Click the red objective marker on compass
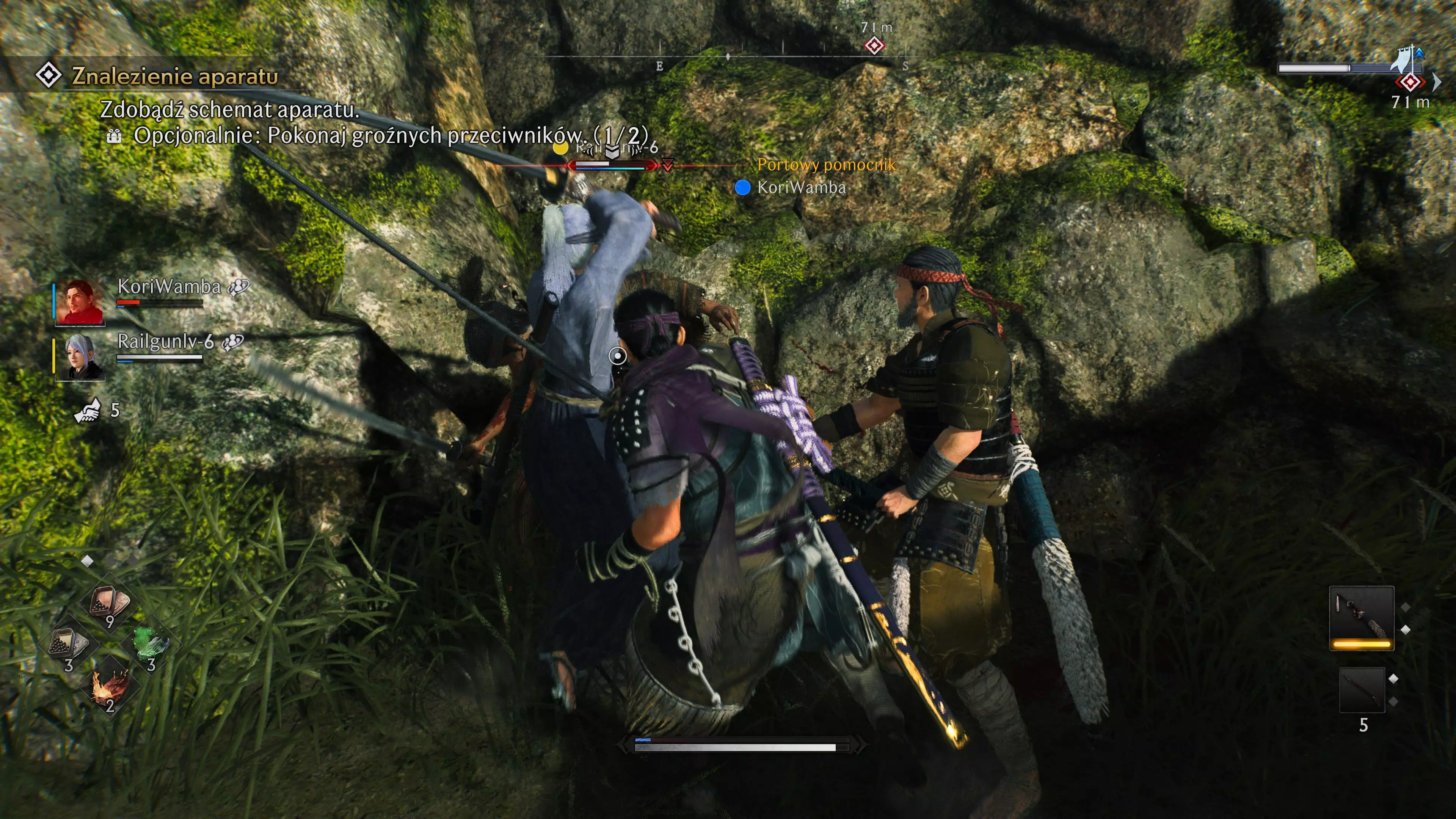1456x819 pixels. click(x=874, y=45)
